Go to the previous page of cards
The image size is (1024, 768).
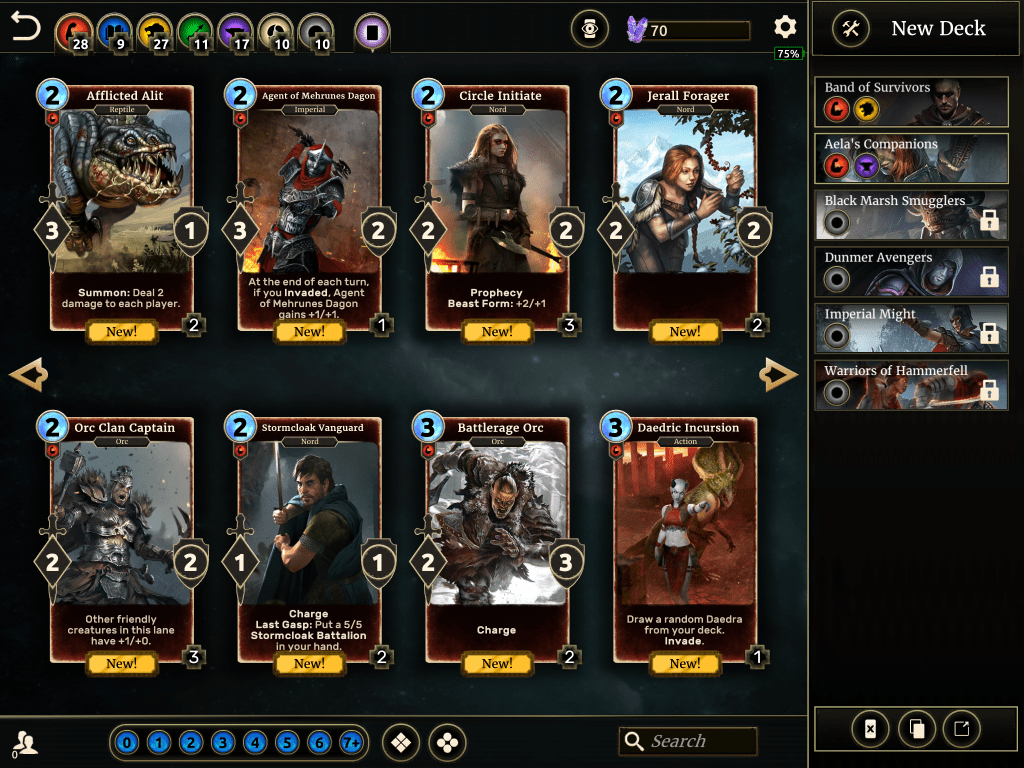(x=28, y=375)
